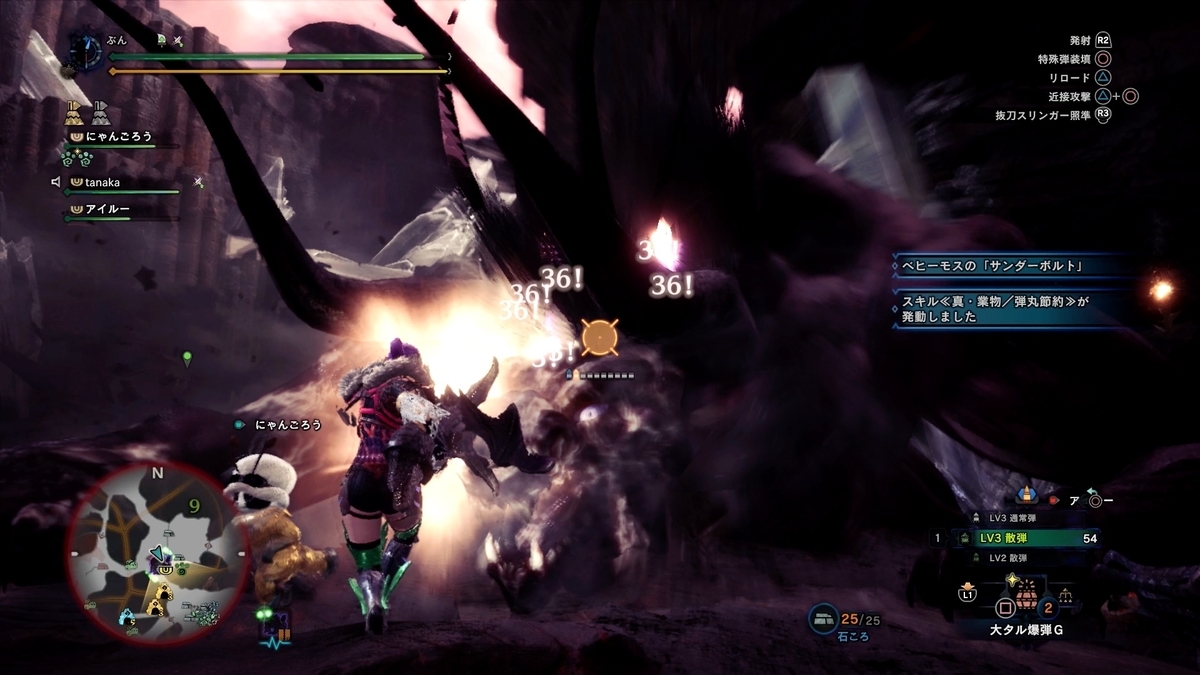Click the orange target reticle marker
1200x675 pixels.
tap(600, 338)
